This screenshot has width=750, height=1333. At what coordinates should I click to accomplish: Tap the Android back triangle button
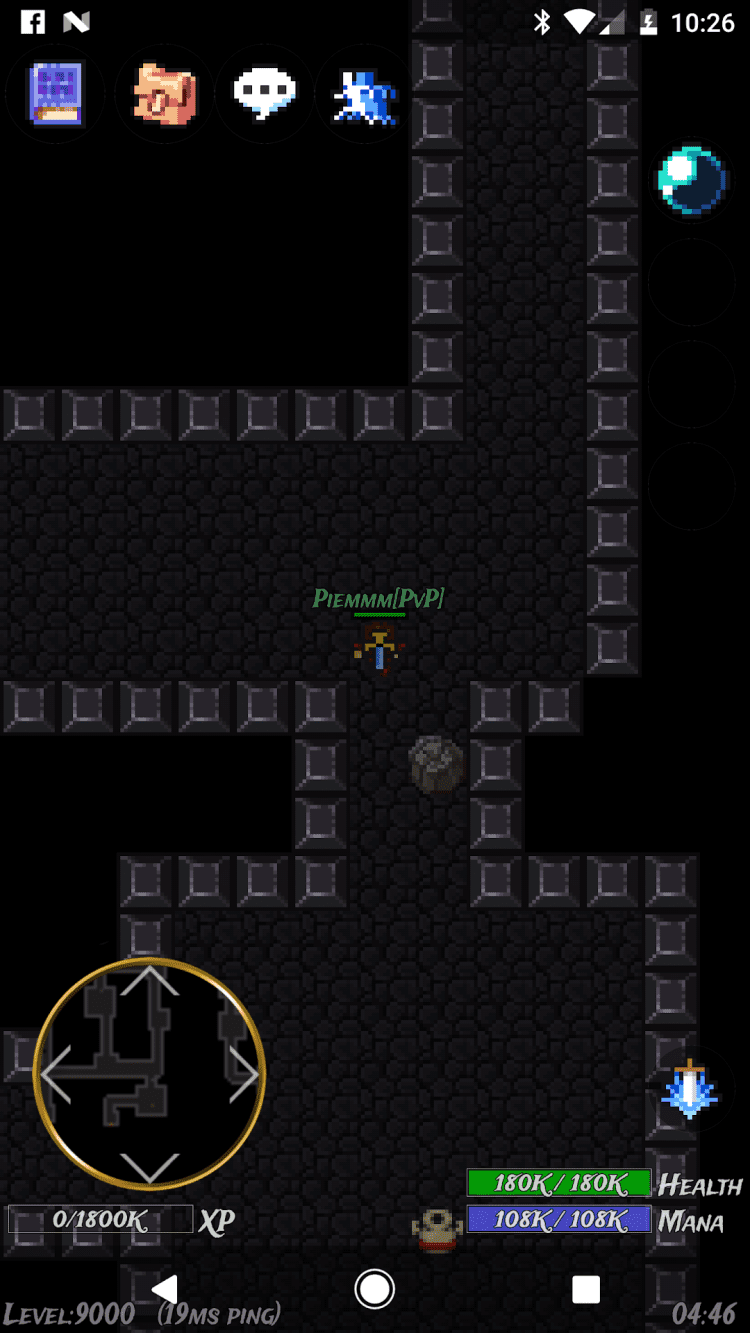click(x=166, y=1290)
